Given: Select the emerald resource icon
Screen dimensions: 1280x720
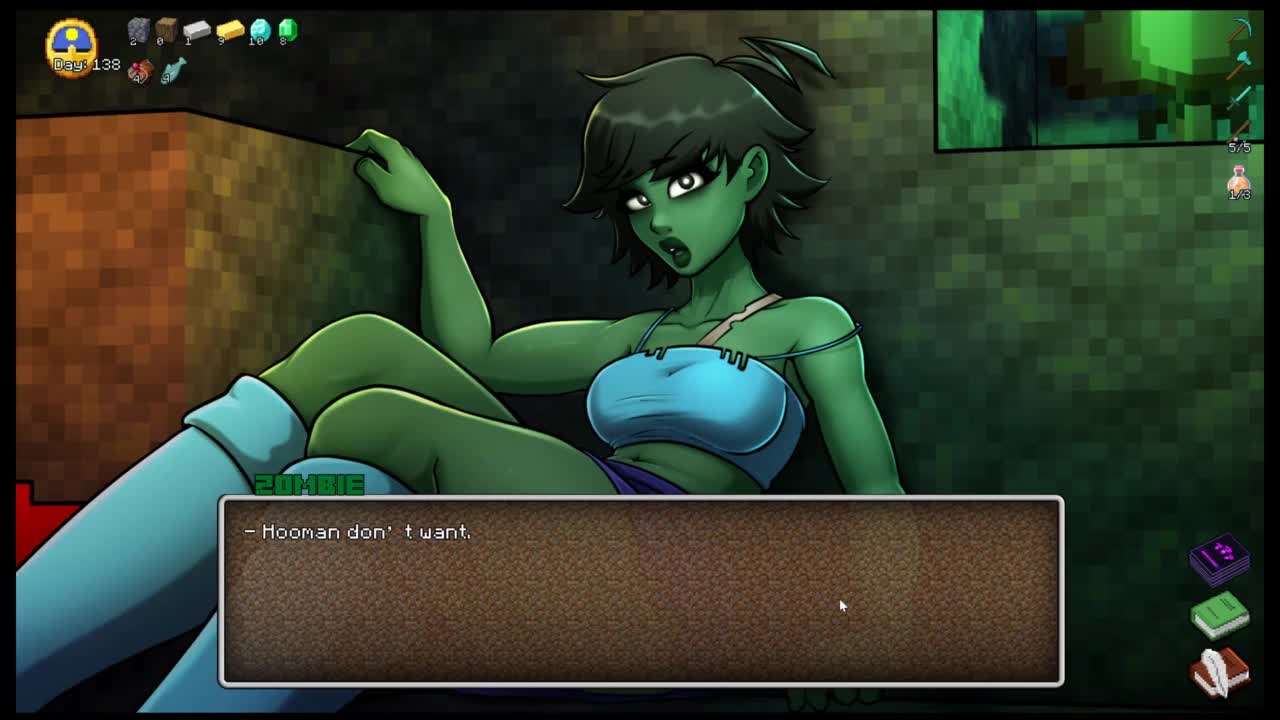Looking at the screenshot, I should coord(288,31).
